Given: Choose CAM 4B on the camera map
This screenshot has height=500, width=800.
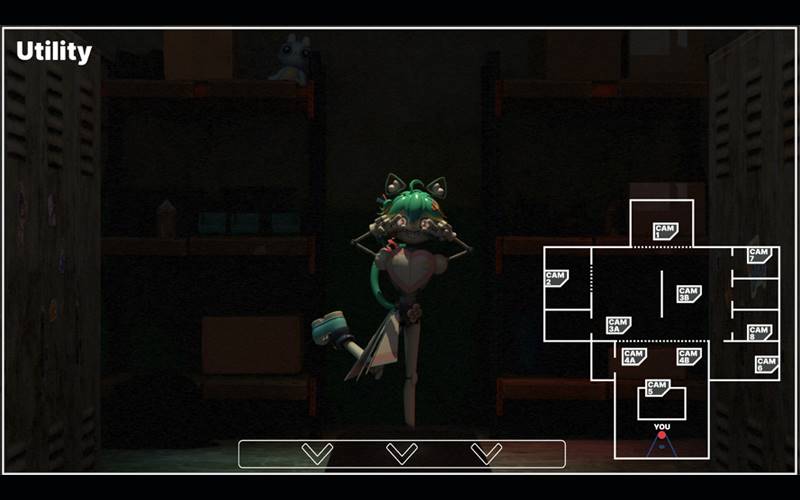Looking at the screenshot, I should coord(688,356).
